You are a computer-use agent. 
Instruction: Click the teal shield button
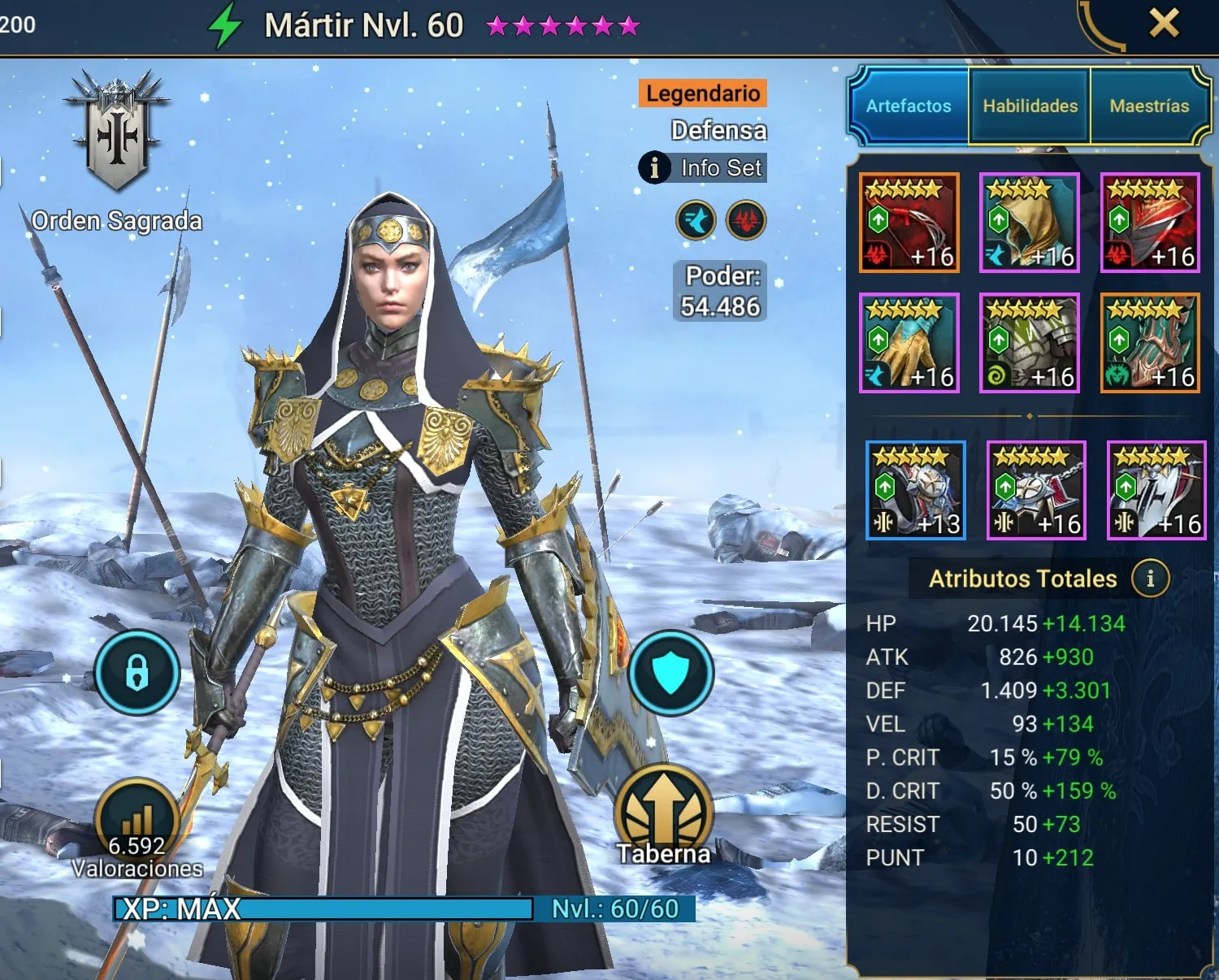(670, 673)
